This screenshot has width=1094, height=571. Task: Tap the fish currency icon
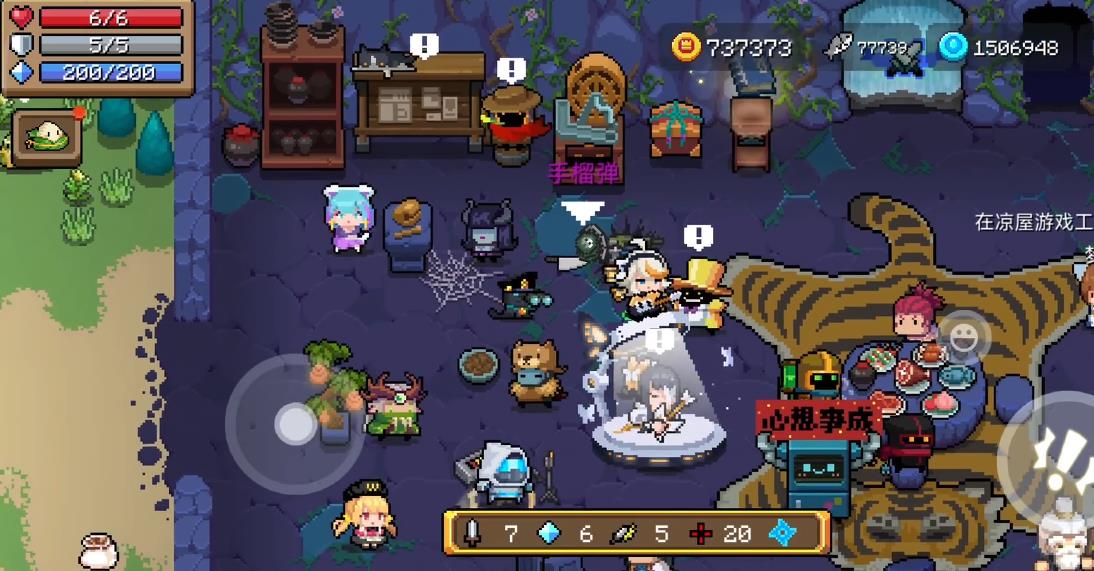(839, 47)
